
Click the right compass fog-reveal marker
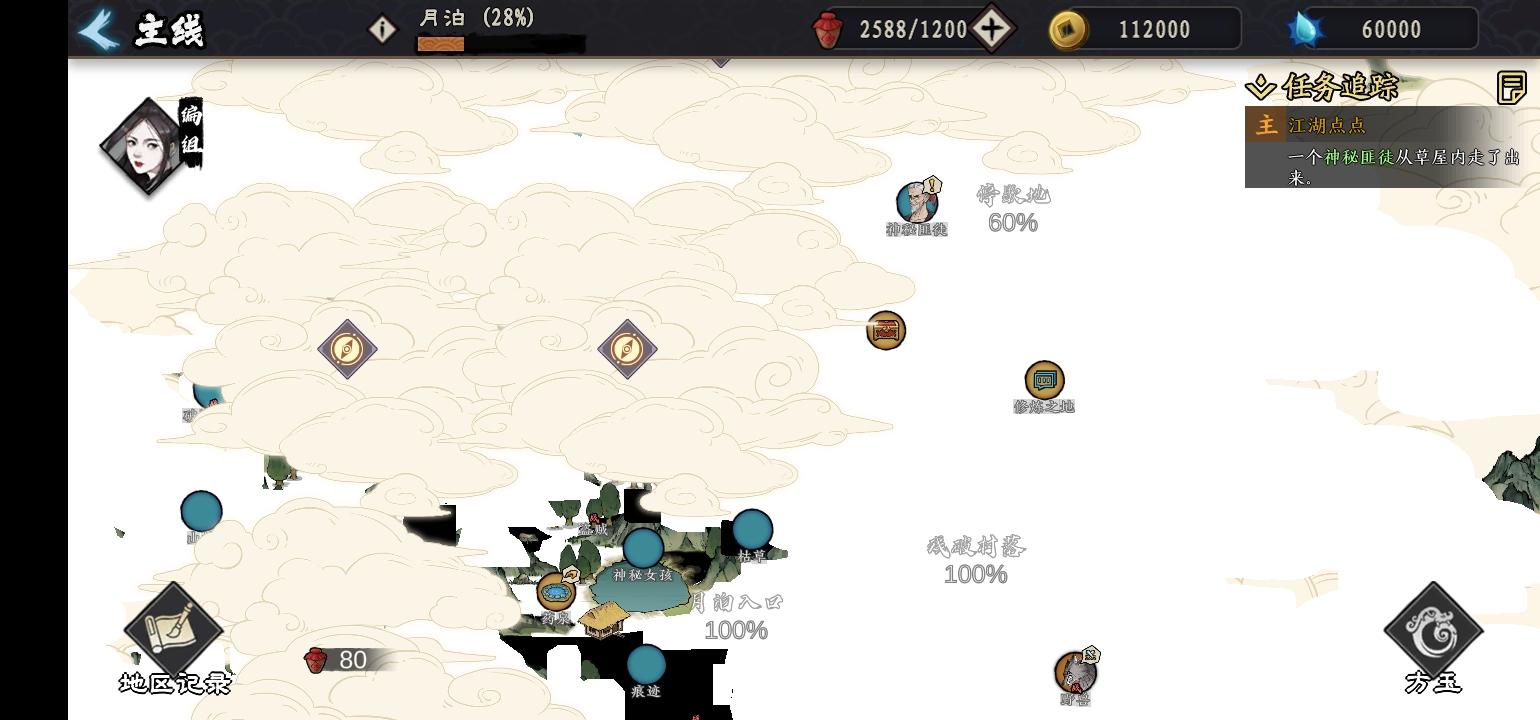pyautogui.click(x=628, y=348)
